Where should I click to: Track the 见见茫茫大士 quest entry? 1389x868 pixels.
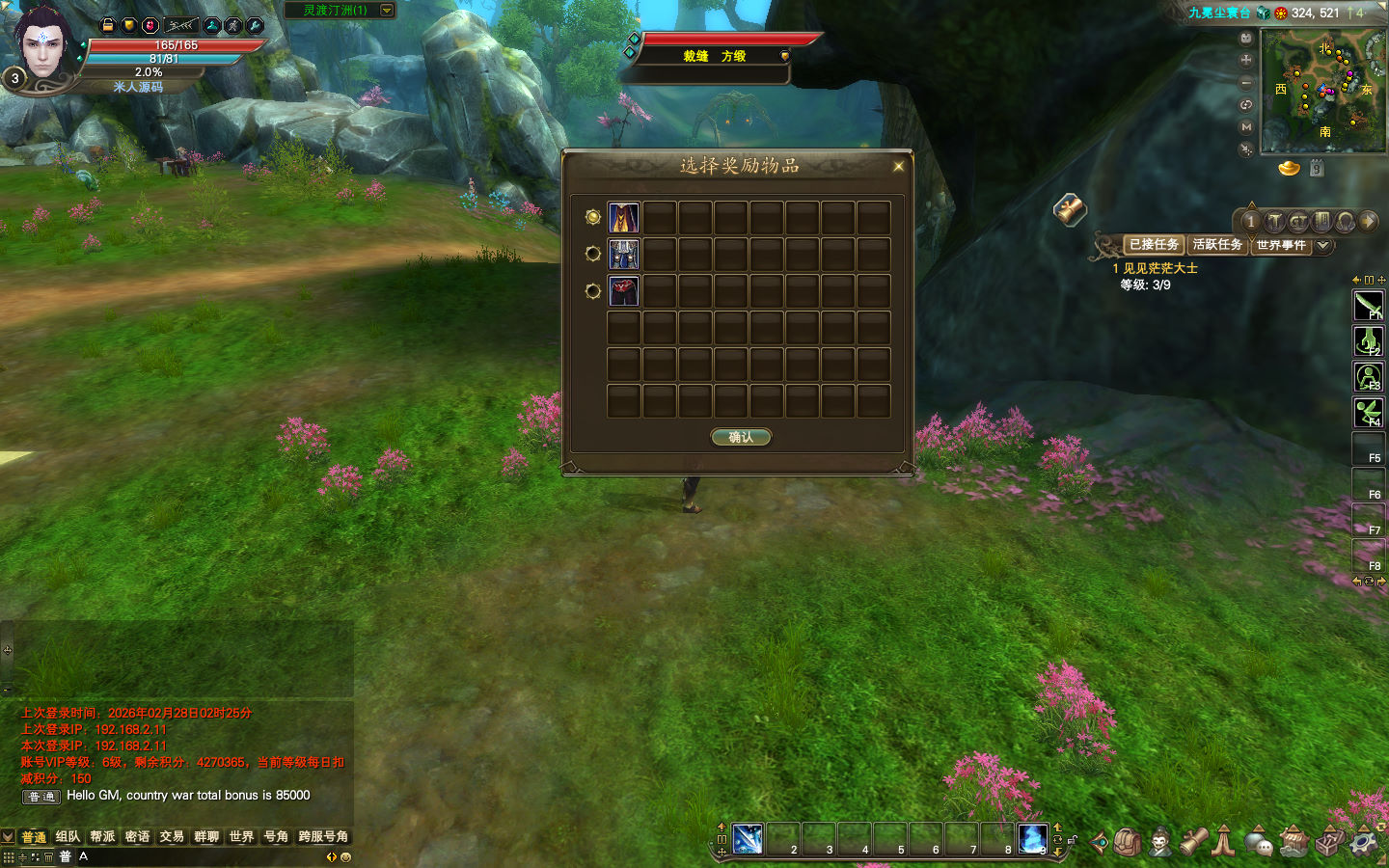point(1159,268)
